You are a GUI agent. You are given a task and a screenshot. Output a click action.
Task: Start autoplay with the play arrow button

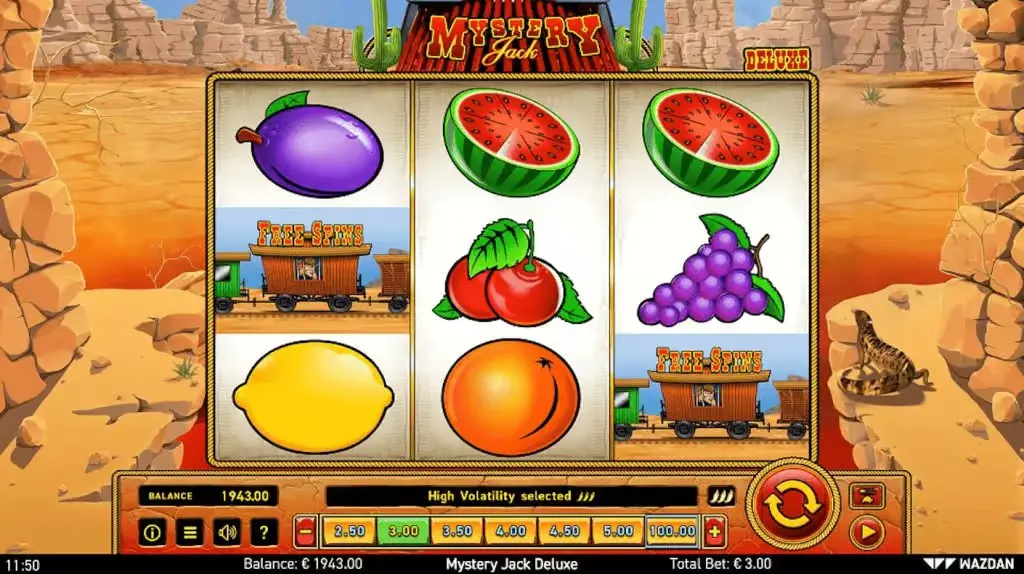click(866, 532)
